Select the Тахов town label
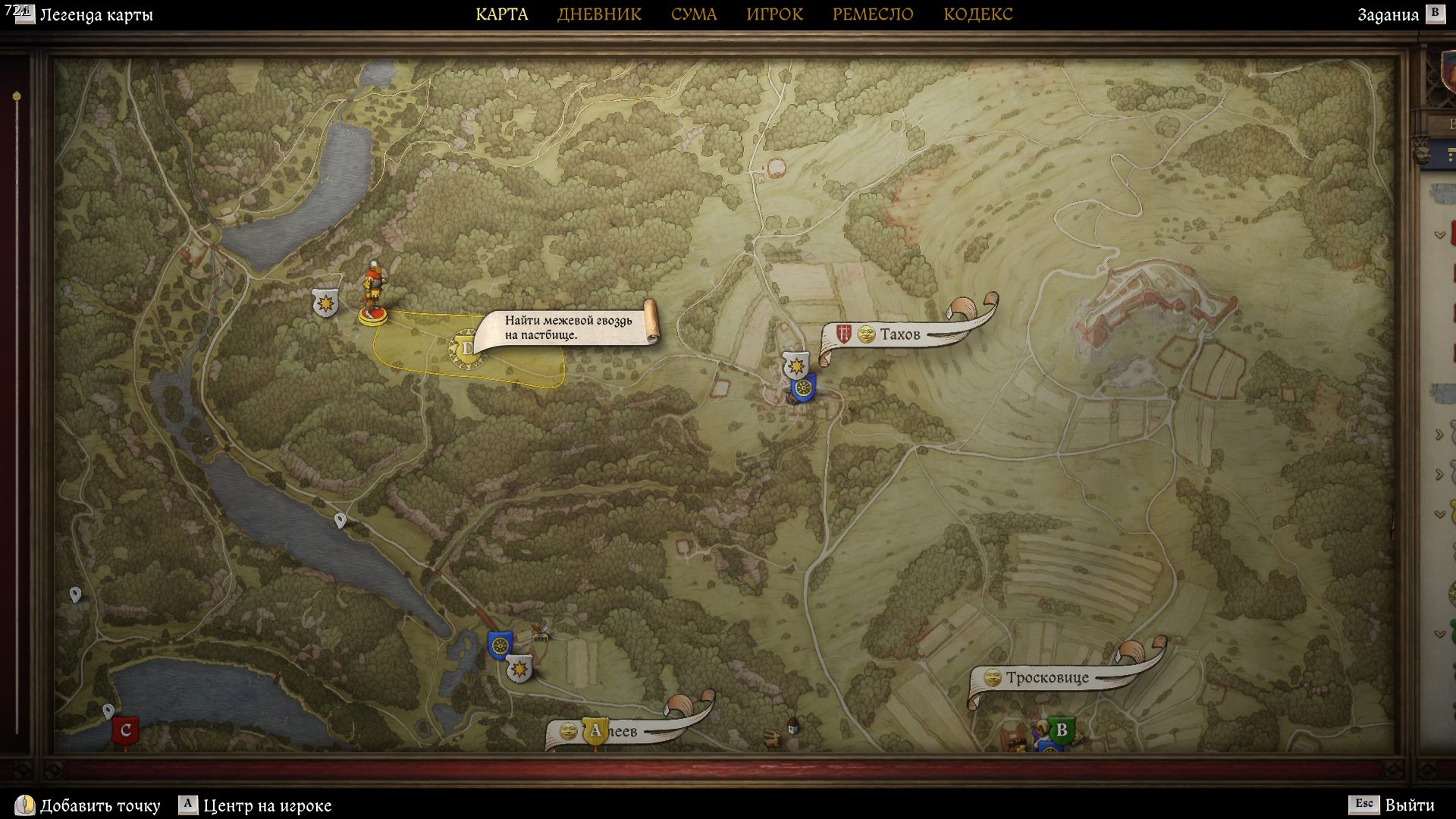Image resolution: width=1456 pixels, height=819 pixels. point(899,334)
